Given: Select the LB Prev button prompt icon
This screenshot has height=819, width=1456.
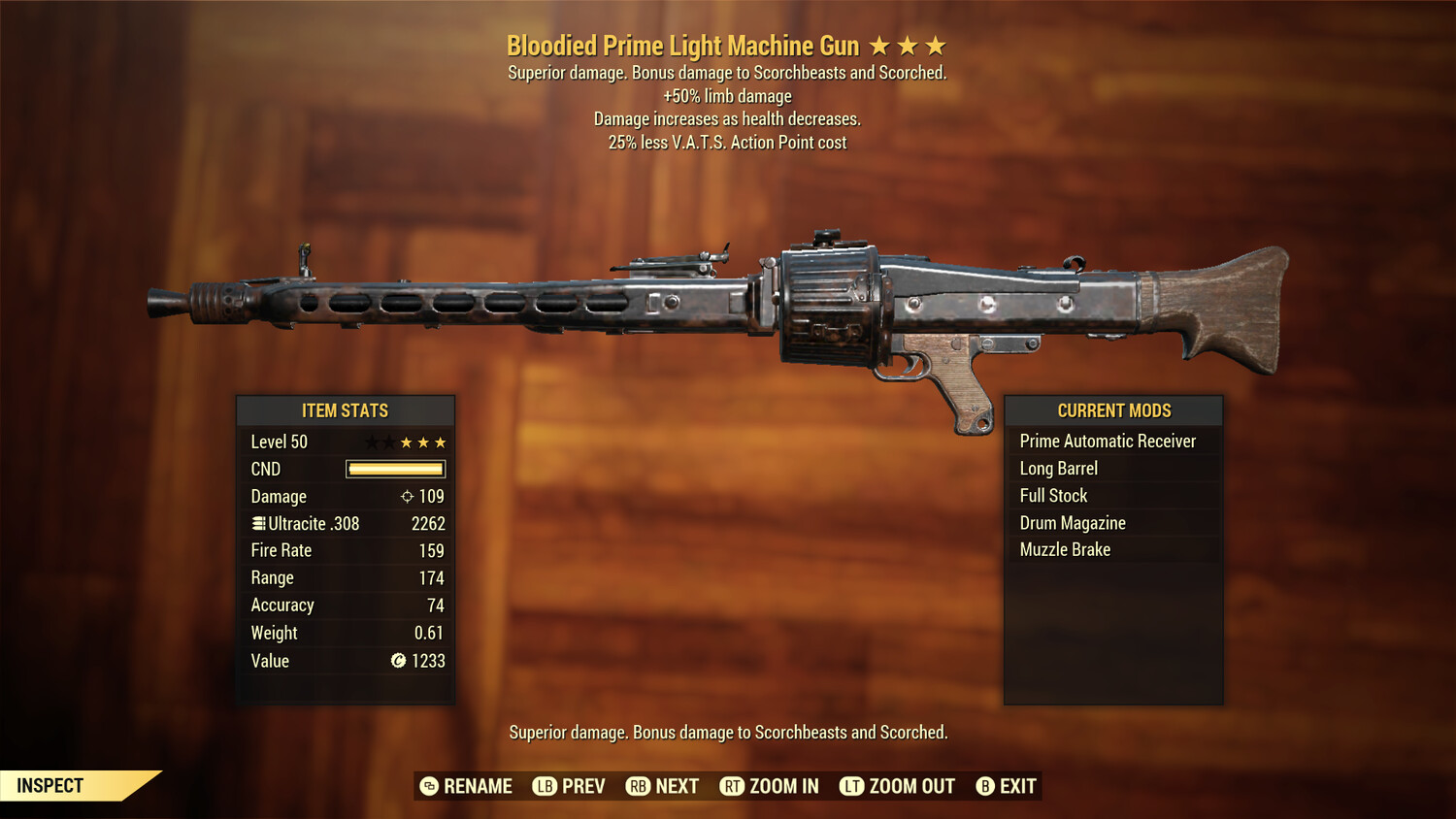Looking at the screenshot, I should pyautogui.click(x=546, y=786).
